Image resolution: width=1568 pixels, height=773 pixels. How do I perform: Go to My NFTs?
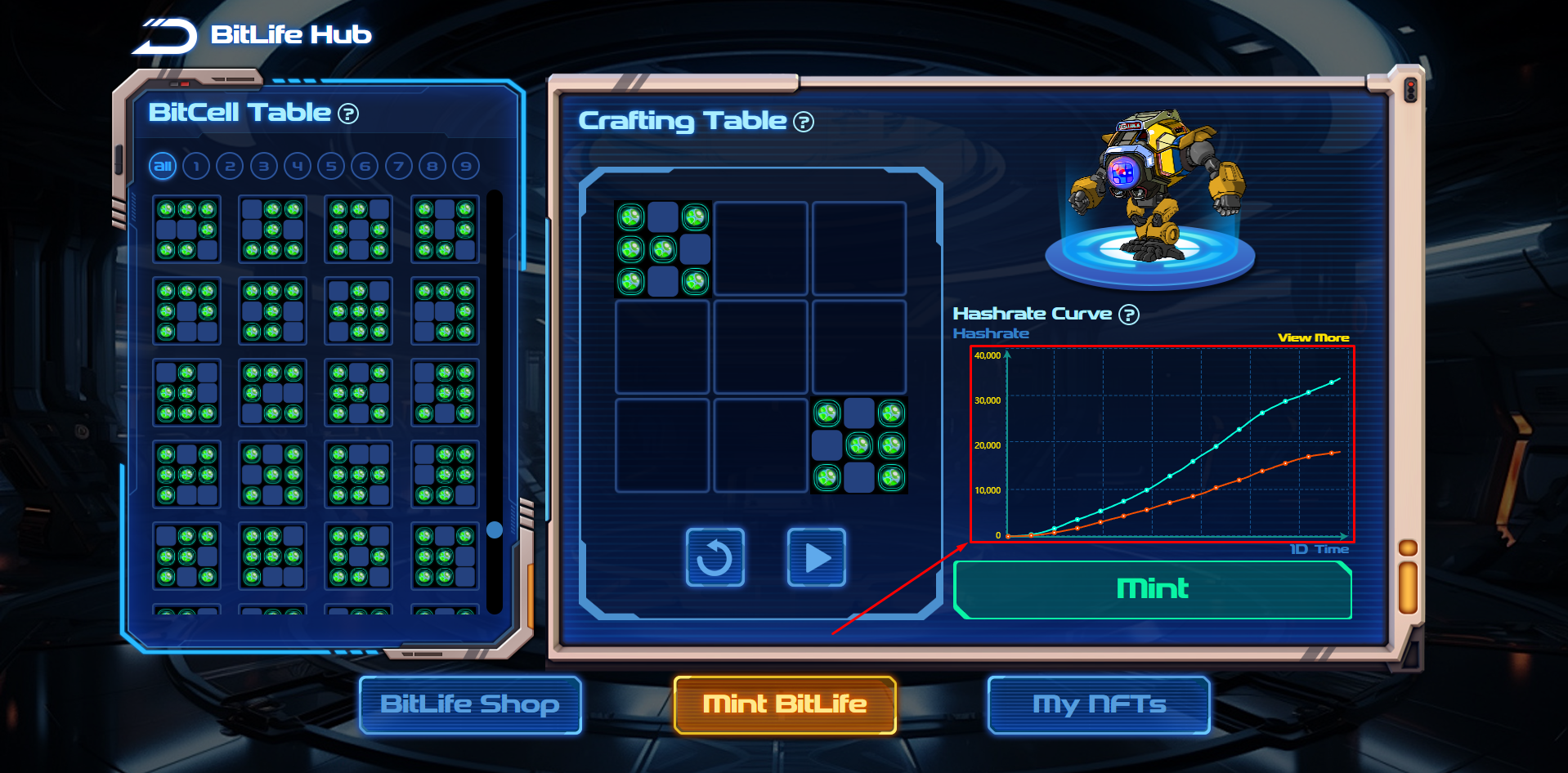tap(1099, 704)
